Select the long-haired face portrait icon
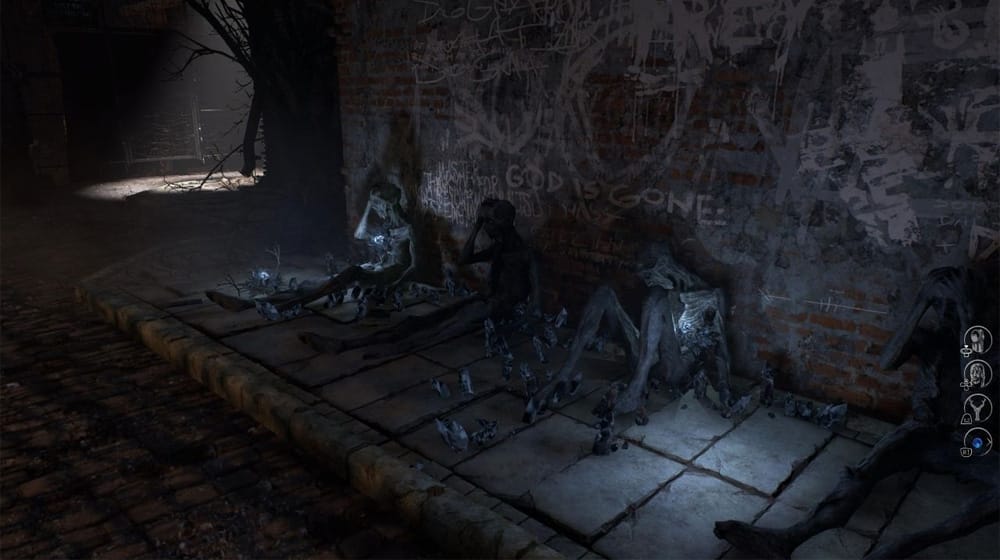This screenshot has height=560, width=1000. pyautogui.click(x=979, y=373)
